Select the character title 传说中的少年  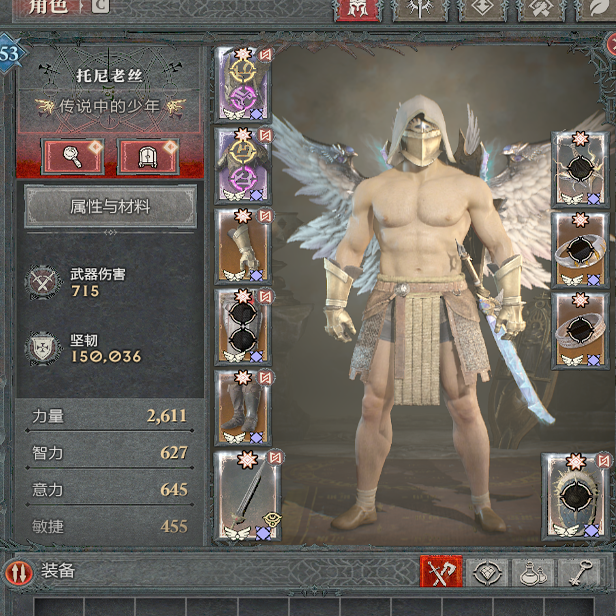[x=110, y=106]
